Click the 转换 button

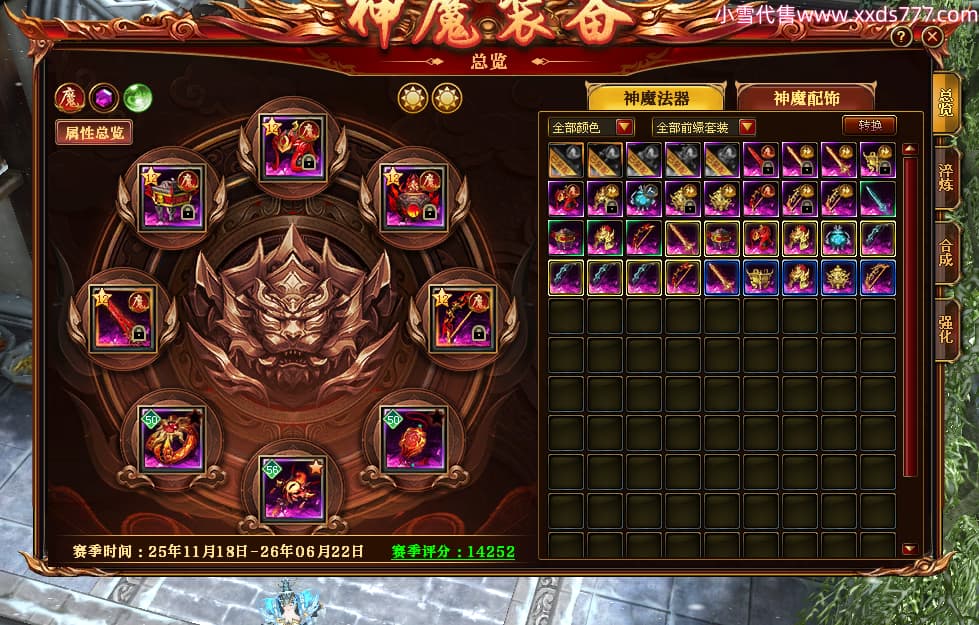tap(867, 126)
